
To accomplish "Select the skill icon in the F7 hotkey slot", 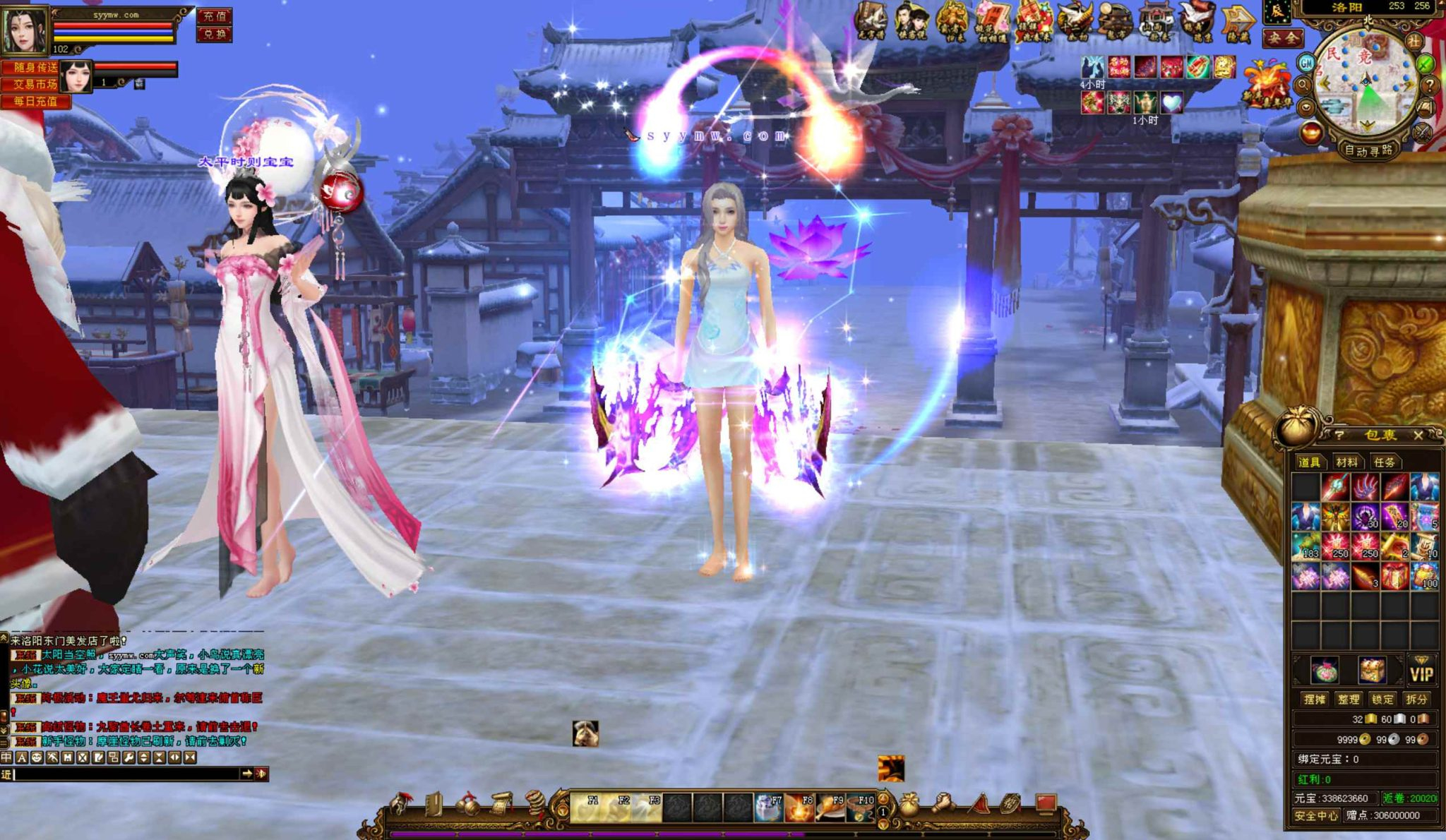I will [768, 809].
